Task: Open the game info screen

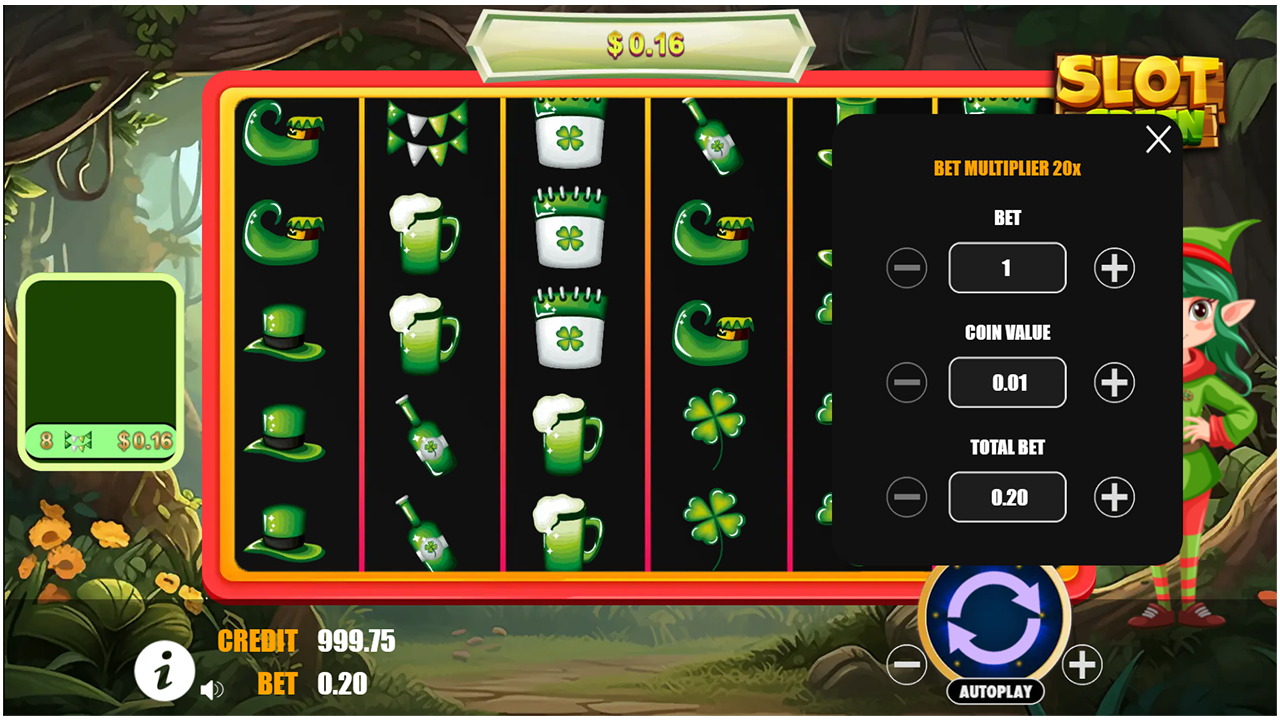Action: (166, 671)
